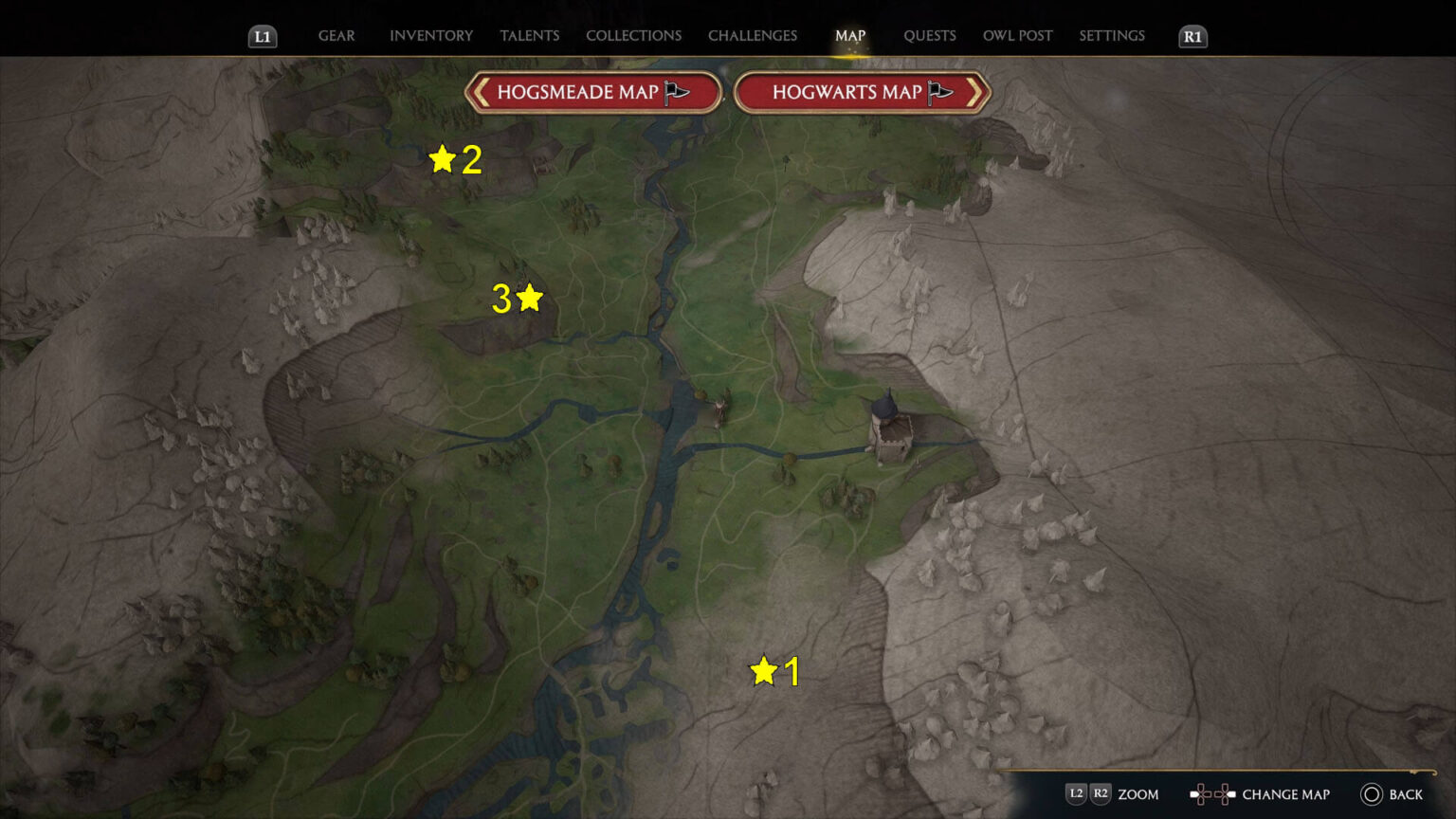Screen dimensions: 1456x819
Task: Click the L1 shoulder button icon
Action: tap(263, 38)
